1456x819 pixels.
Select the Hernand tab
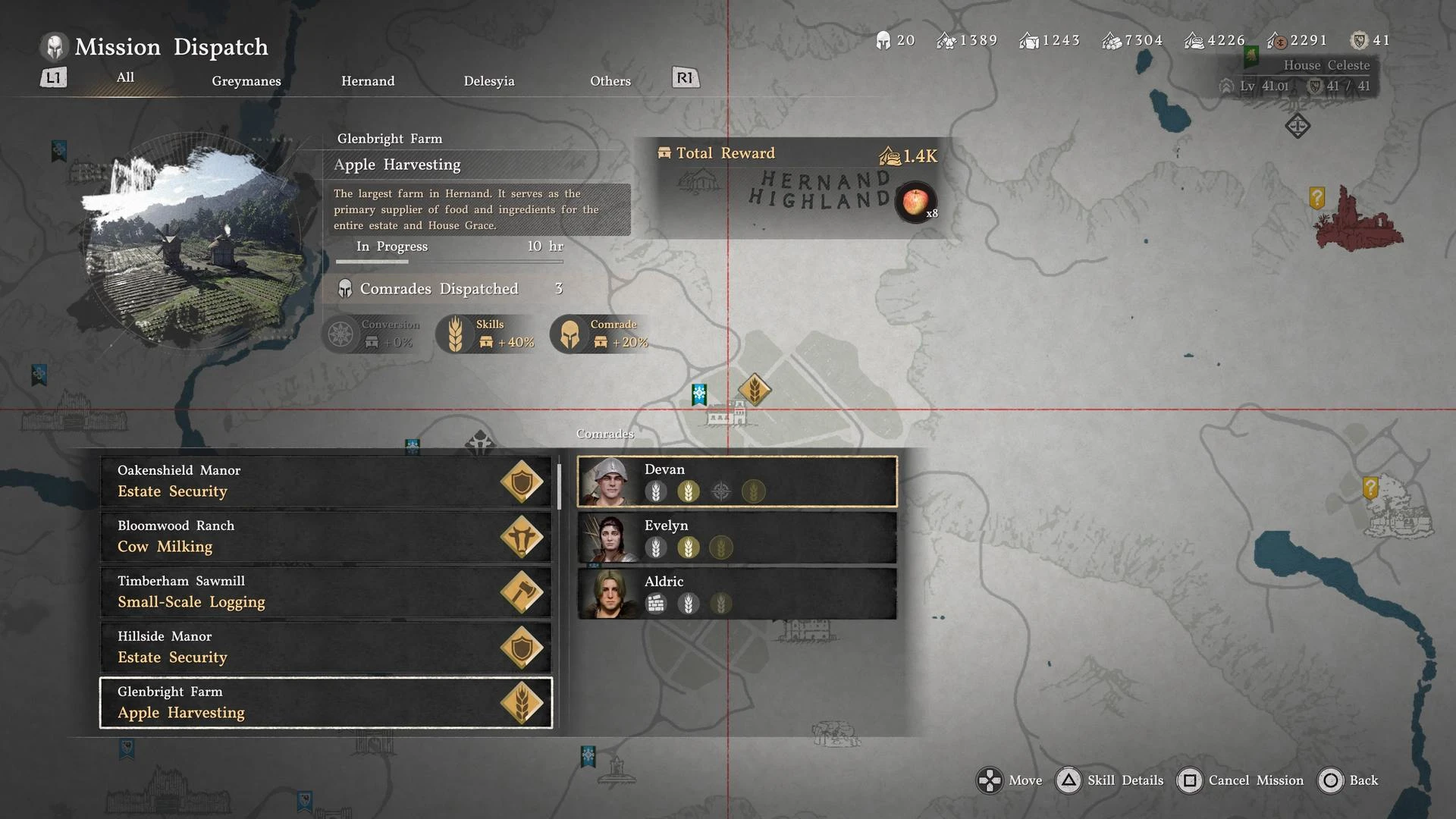(x=368, y=81)
